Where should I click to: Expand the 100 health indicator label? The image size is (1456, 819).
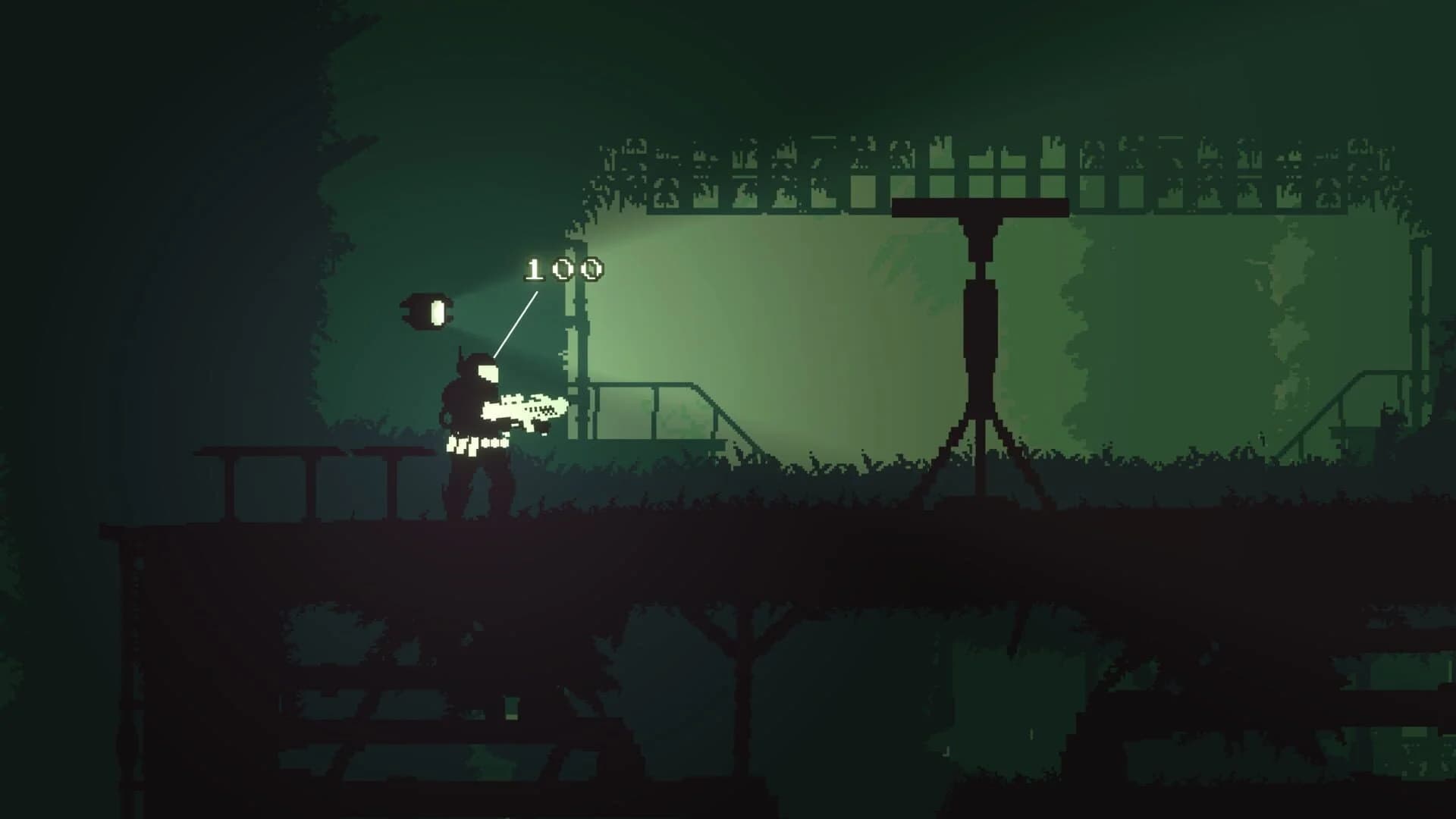point(565,269)
